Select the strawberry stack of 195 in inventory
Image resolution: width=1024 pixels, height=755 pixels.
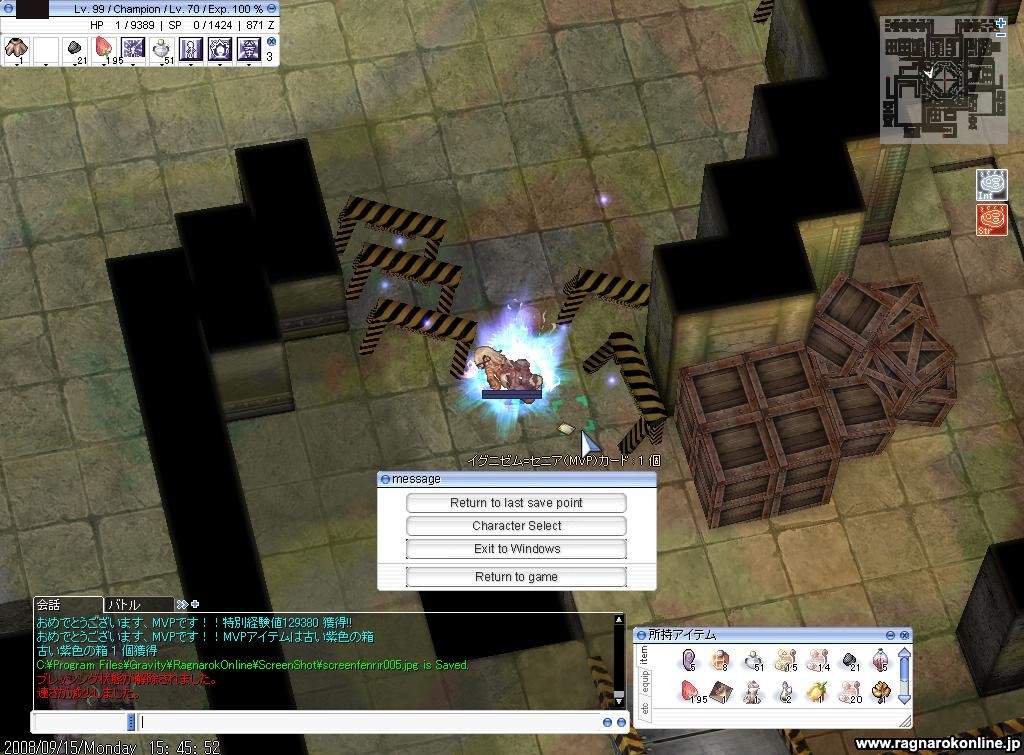point(691,691)
